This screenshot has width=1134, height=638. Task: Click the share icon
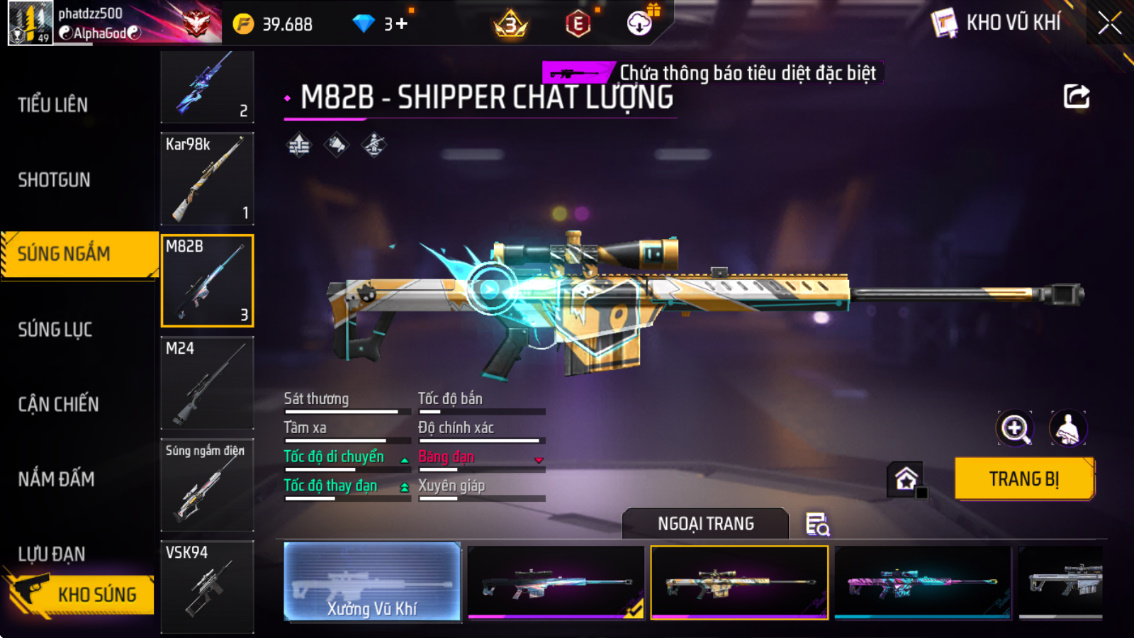[x=1076, y=96]
